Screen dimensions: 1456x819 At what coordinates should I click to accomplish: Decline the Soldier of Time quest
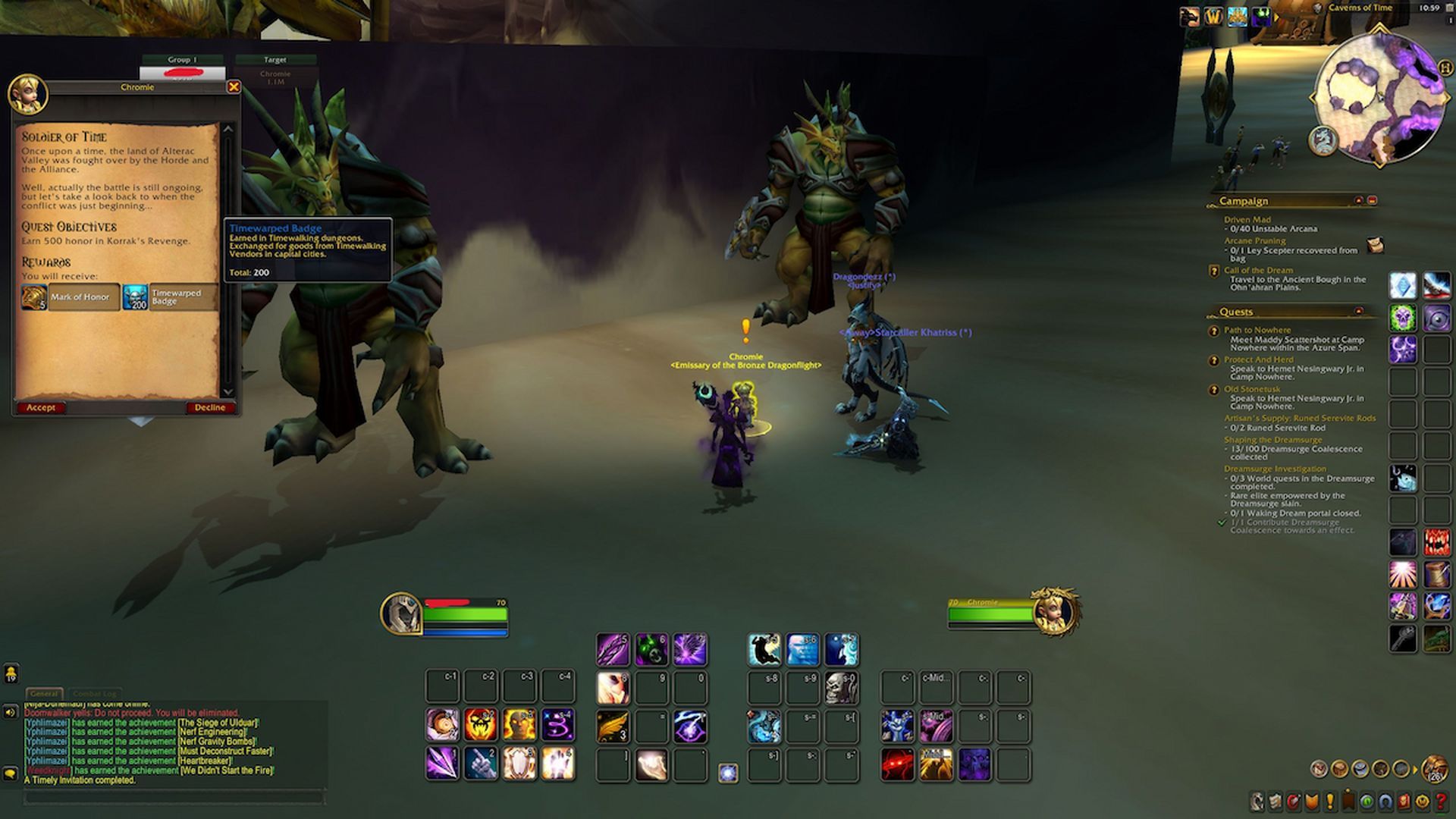coord(209,408)
